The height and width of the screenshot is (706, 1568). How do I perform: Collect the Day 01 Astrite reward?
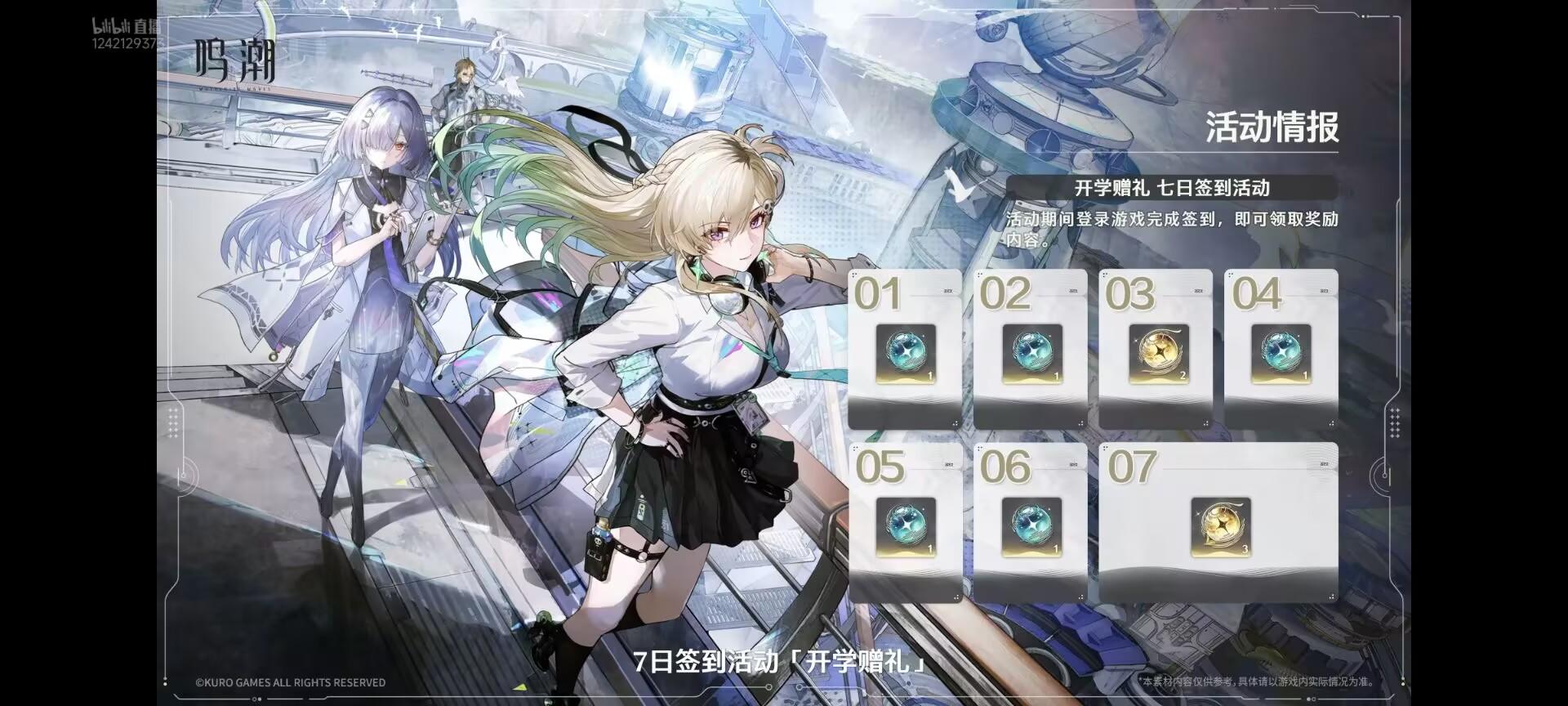(x=904, y=355)
